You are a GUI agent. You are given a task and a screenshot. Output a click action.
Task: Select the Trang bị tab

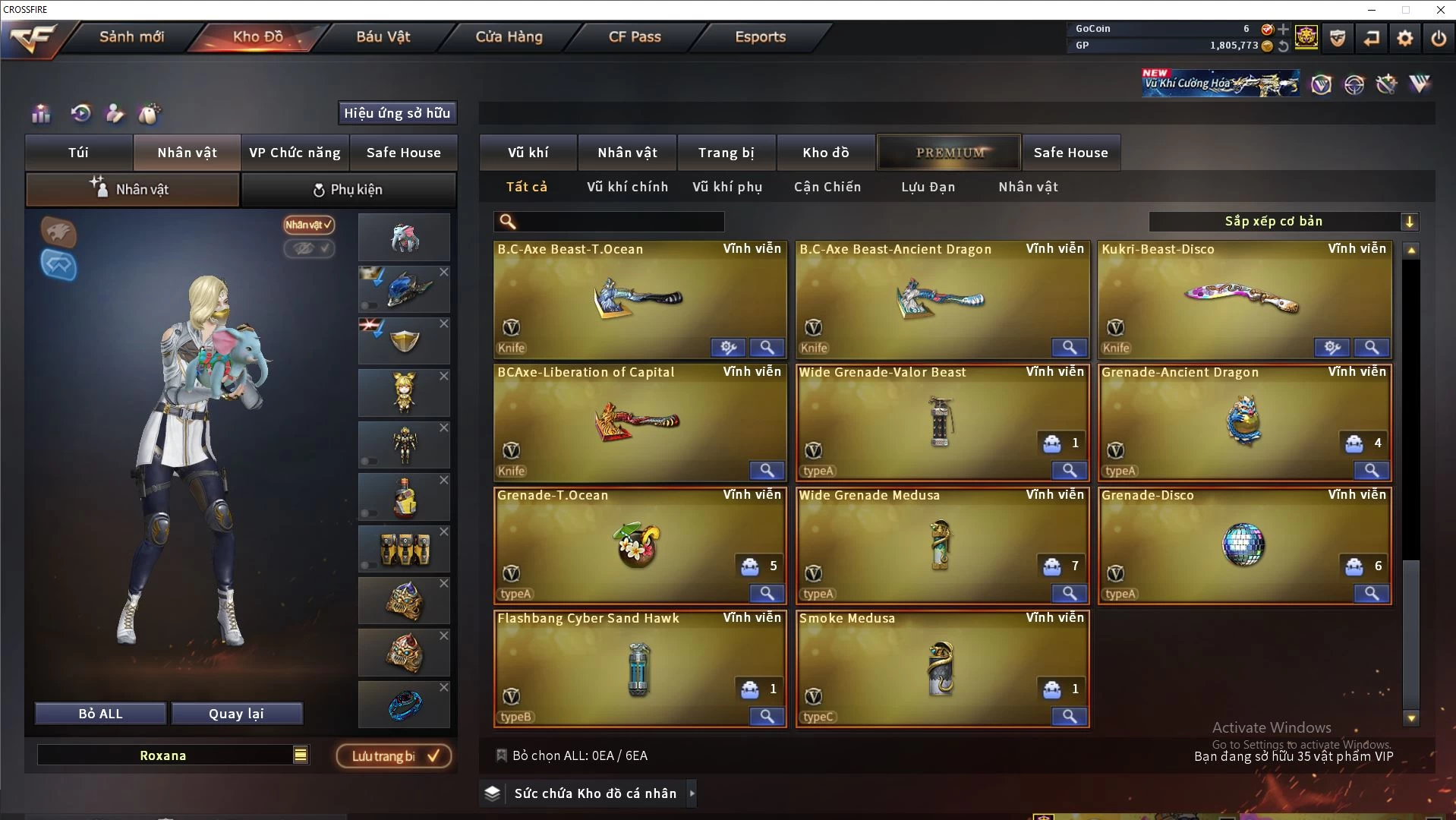click(x=726, y=153)
